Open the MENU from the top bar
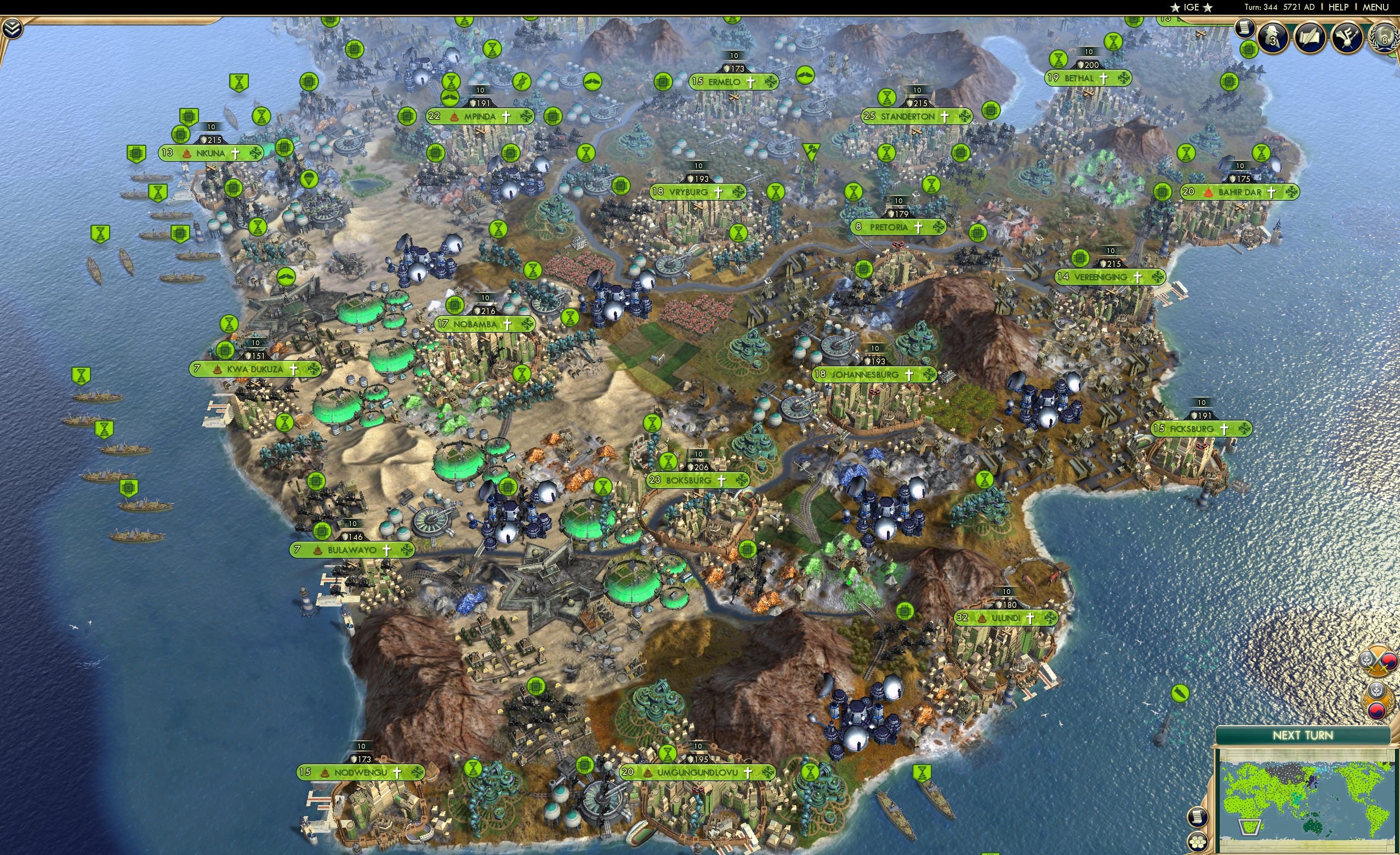Viewport: 1400px width, 855px height. tap(1382, 7)
